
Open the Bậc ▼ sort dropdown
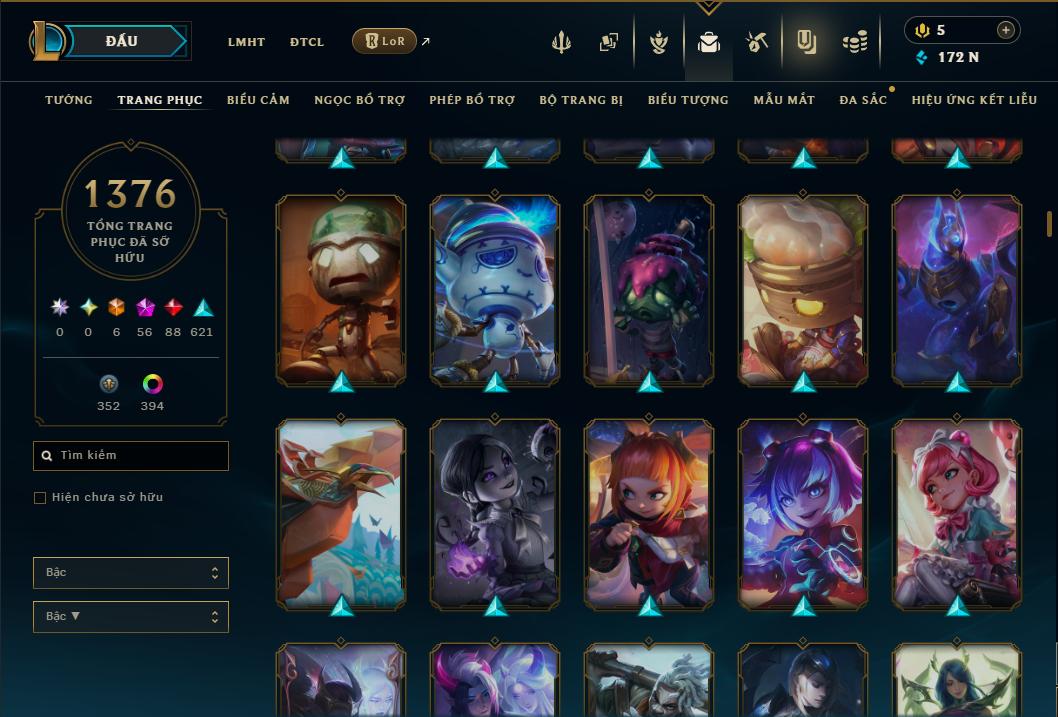tap(131, 617)
